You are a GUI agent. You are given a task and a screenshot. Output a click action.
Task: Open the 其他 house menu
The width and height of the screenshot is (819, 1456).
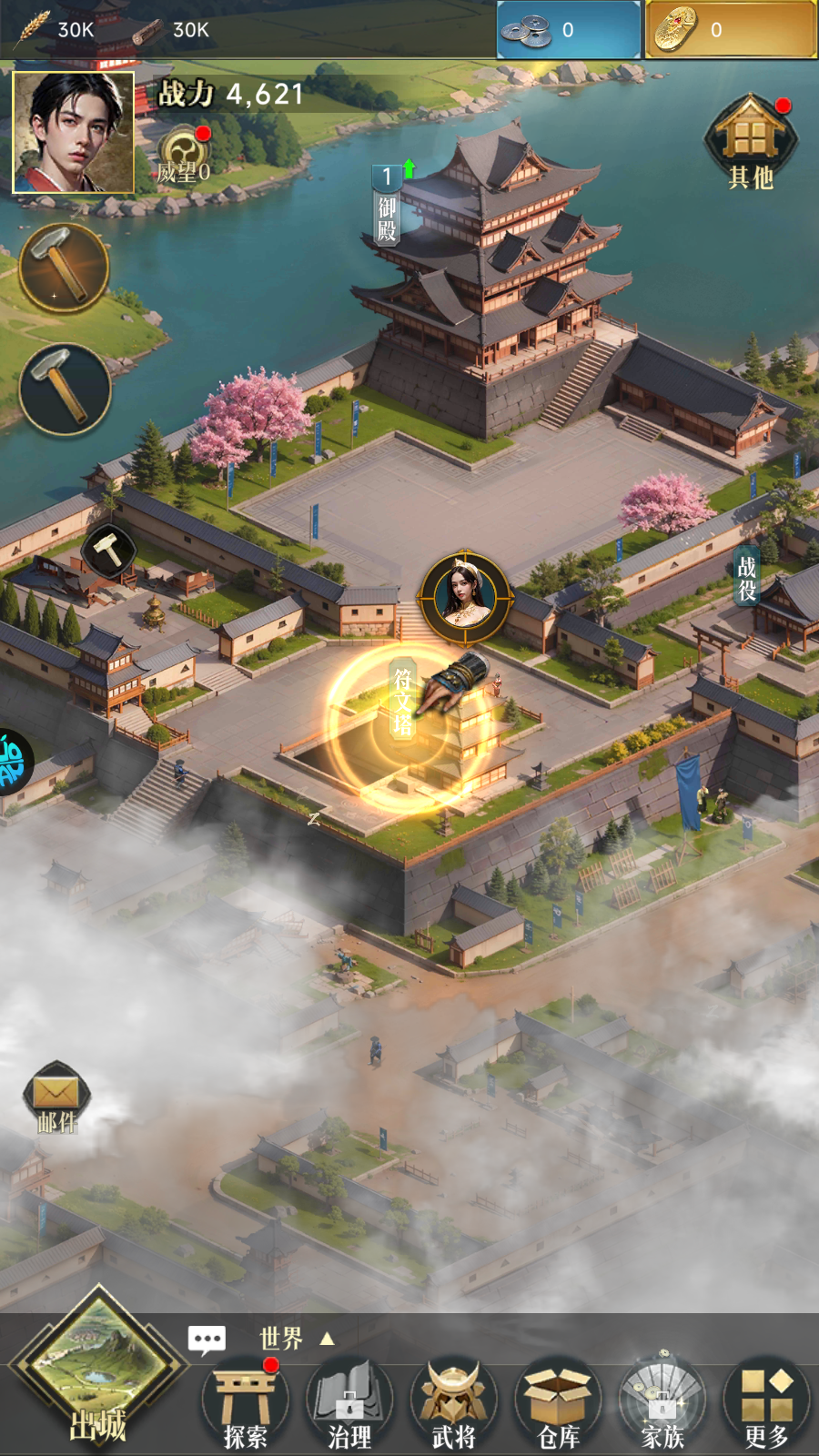(751, 142)
